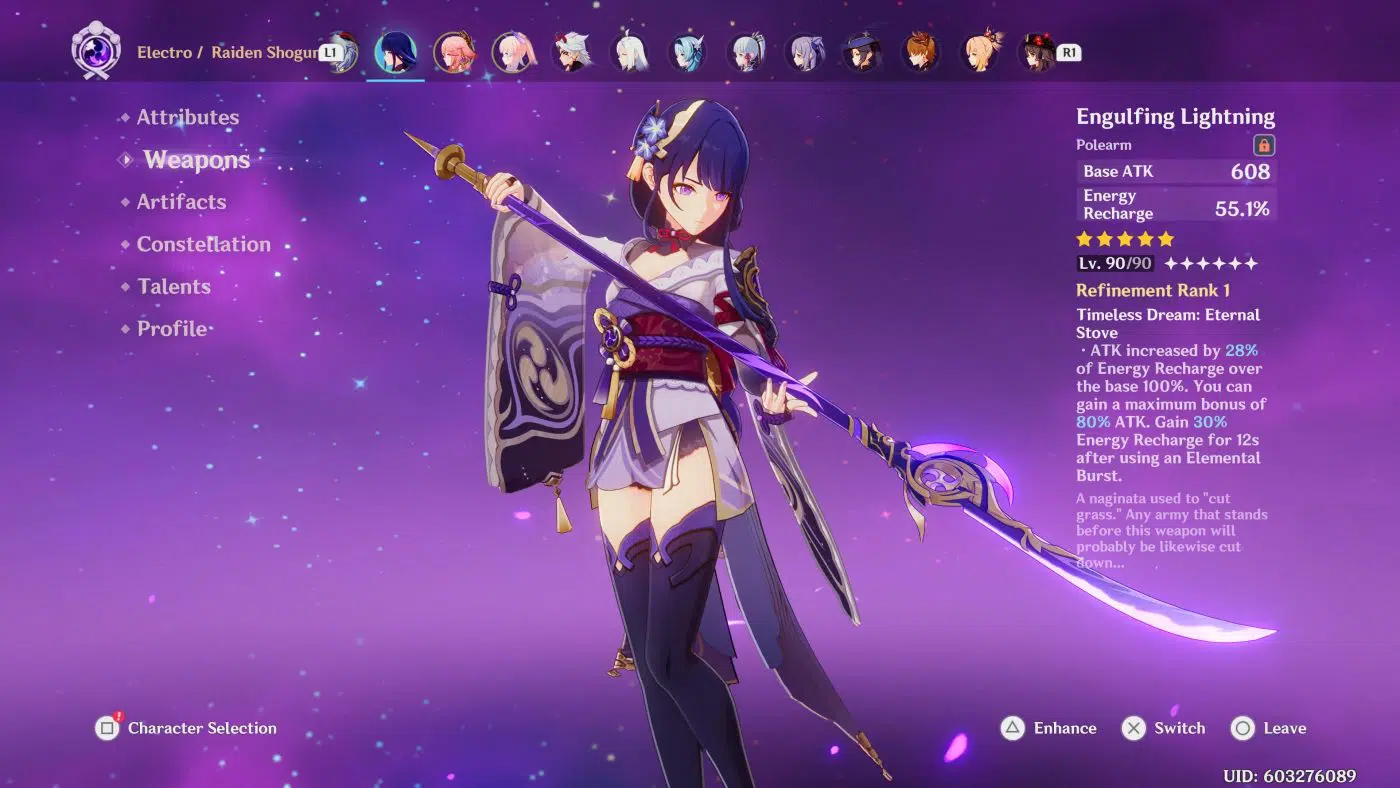Viewport: 1400px width, 788px height.
Task: Open the Talents menu
Action: 173,287
